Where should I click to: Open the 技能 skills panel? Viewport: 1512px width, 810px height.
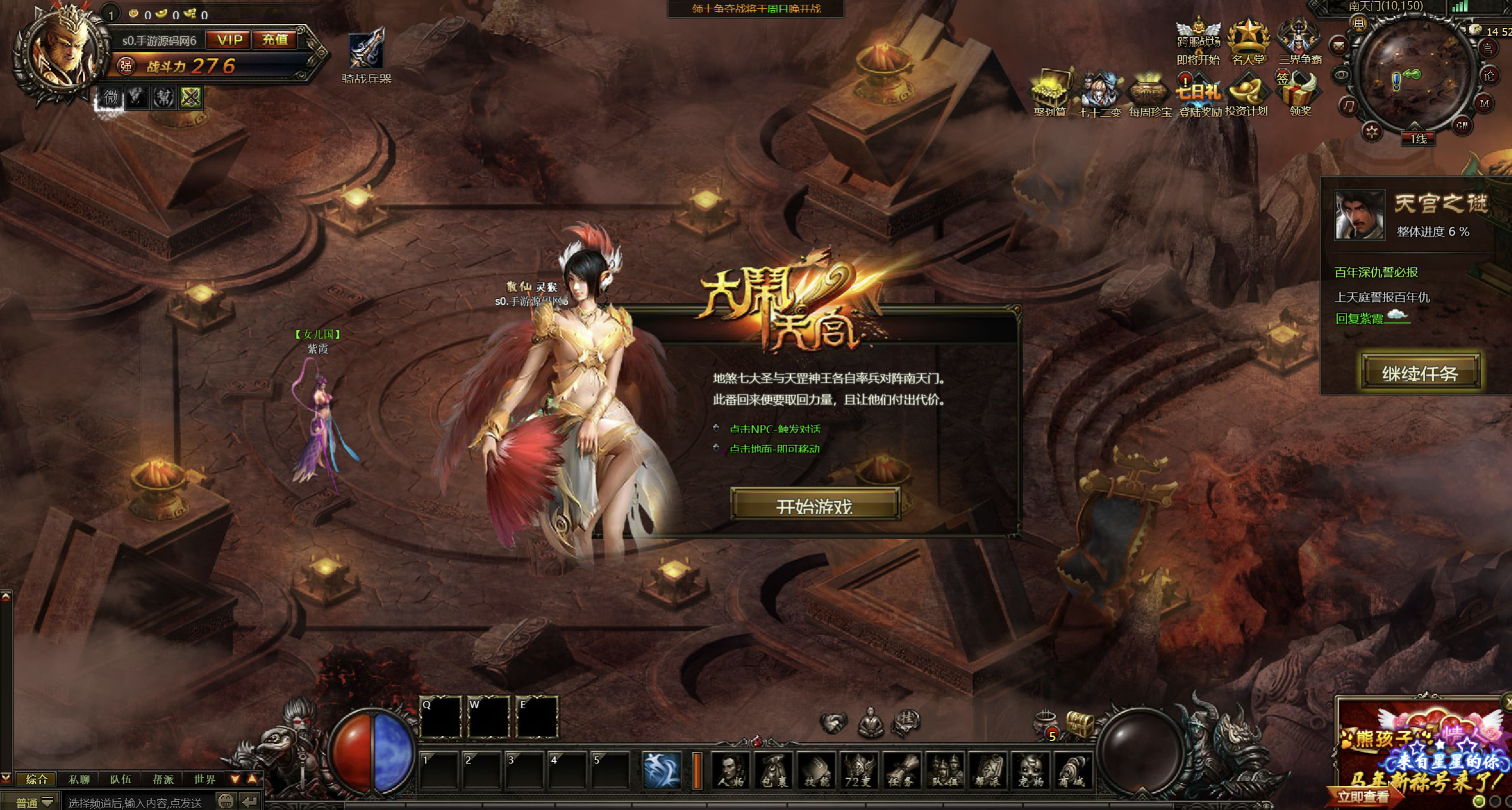(816, 771)
